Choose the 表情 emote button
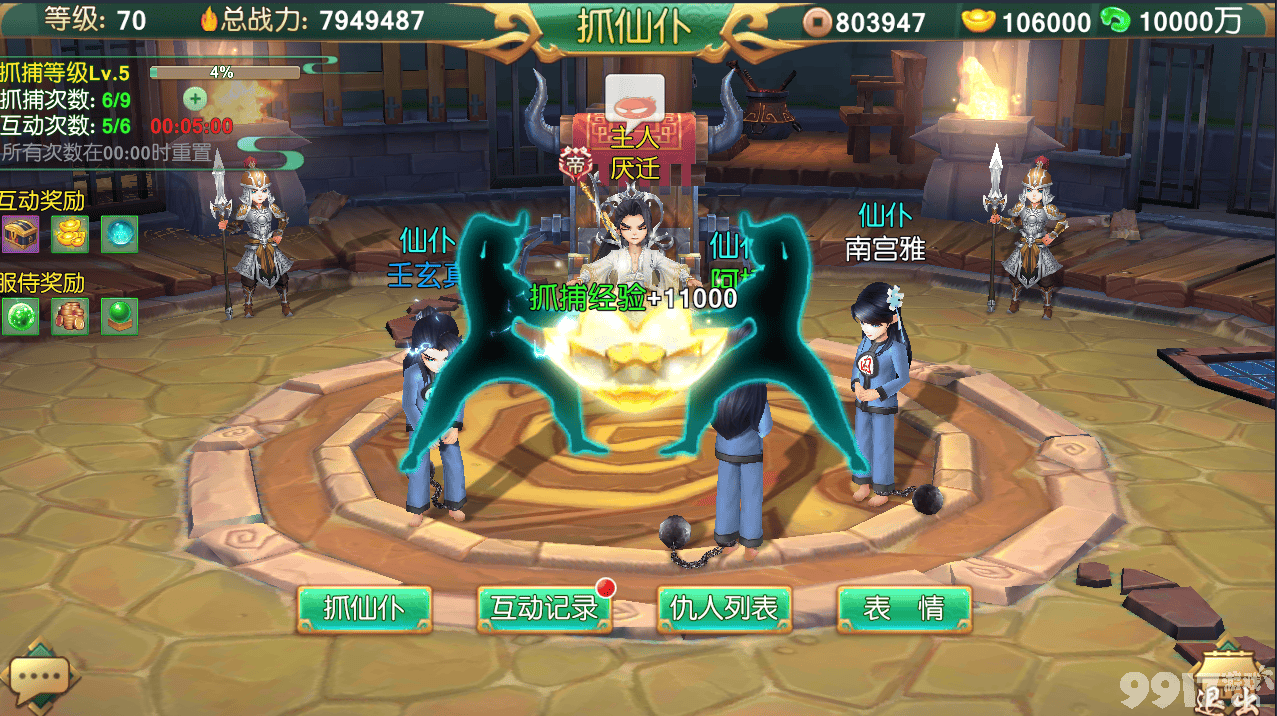Screen dimensions: 1277x716 click(x=904, y=609)
